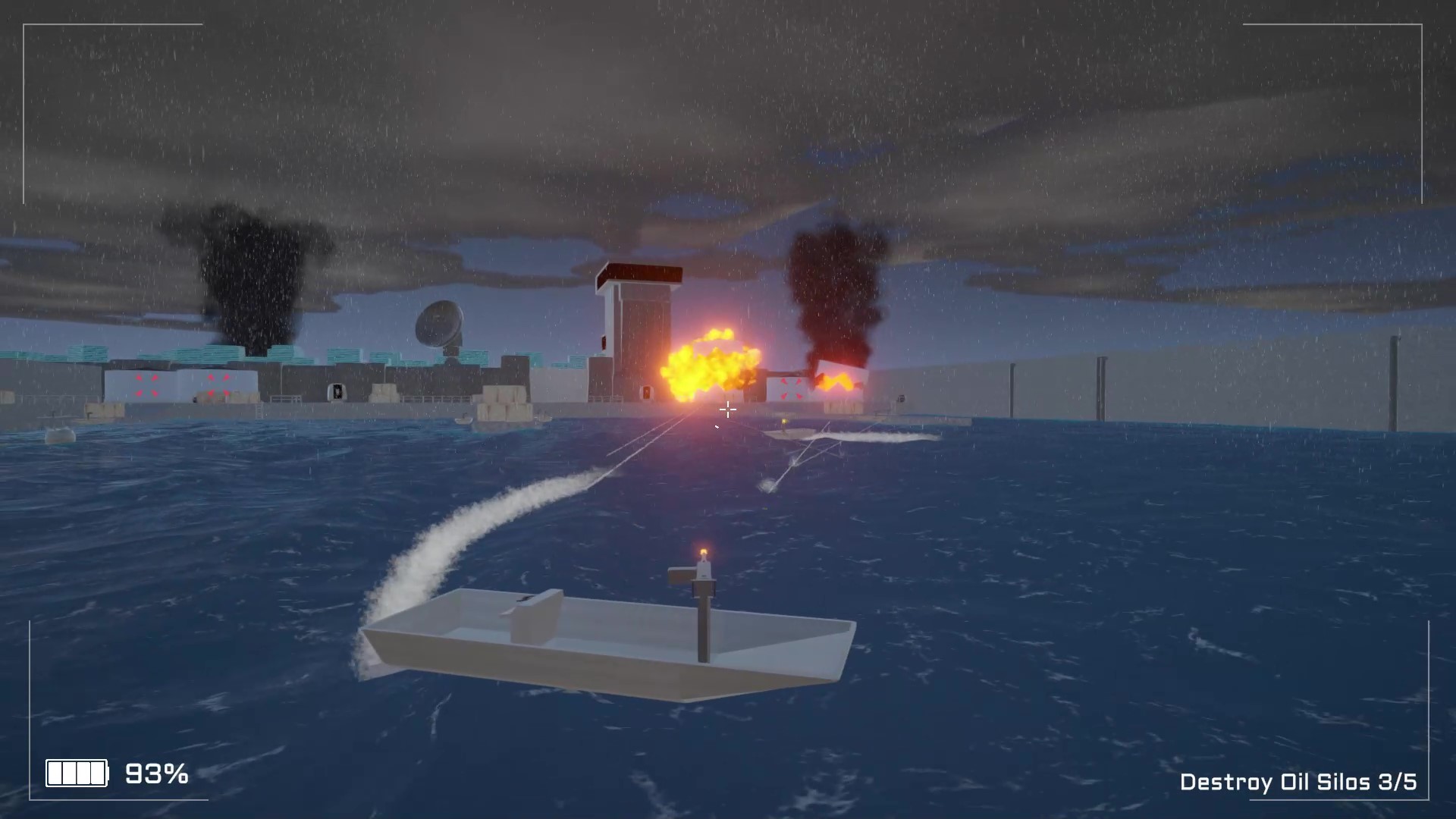Toggle the left red target marker on the wall
1456x819 pixels.
[146, 384]
